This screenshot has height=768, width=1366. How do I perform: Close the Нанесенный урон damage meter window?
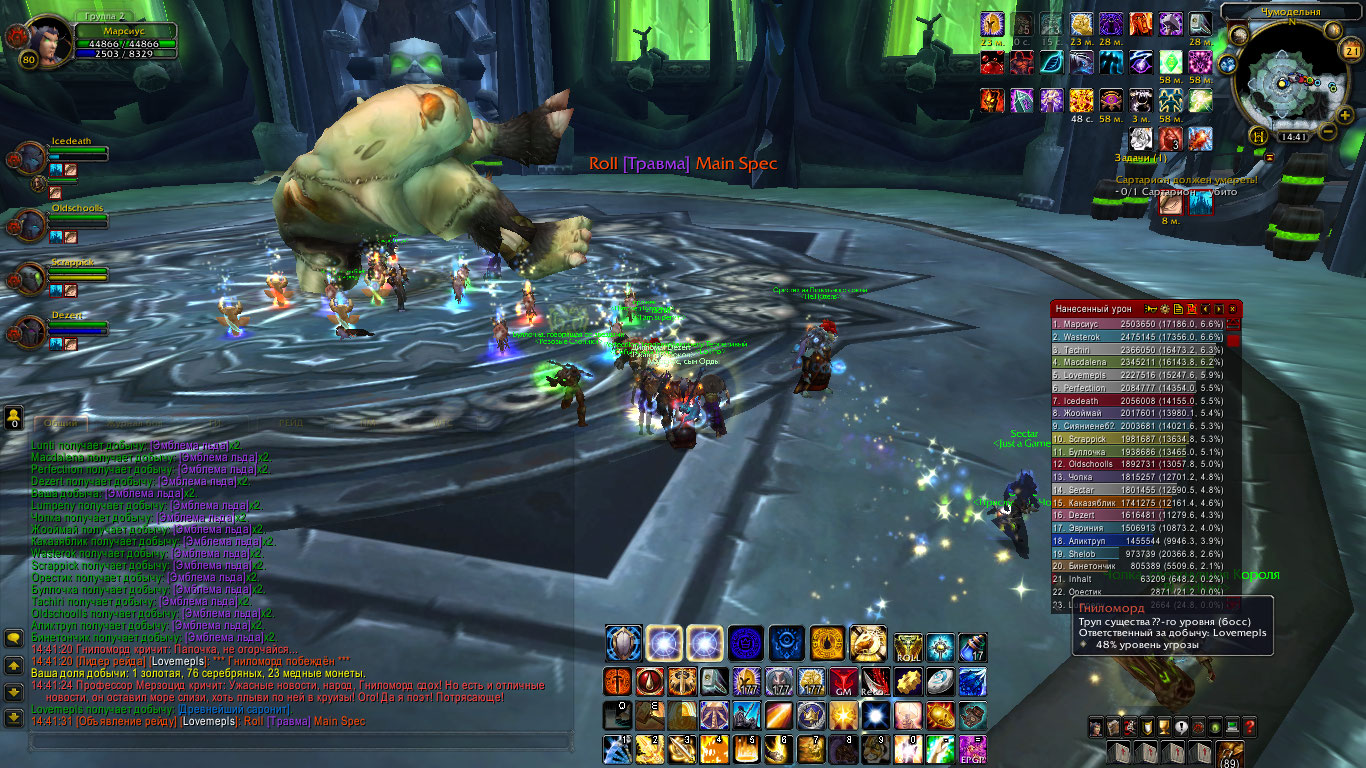pos(1233,310)
